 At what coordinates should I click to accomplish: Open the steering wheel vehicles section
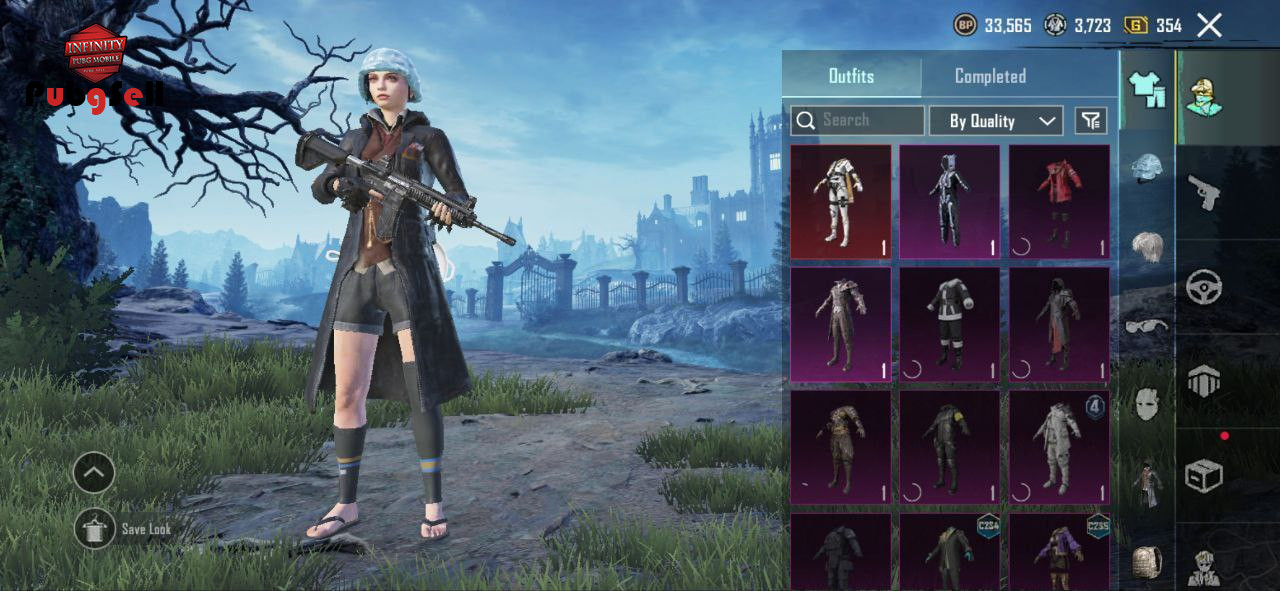coord(1204,287)
